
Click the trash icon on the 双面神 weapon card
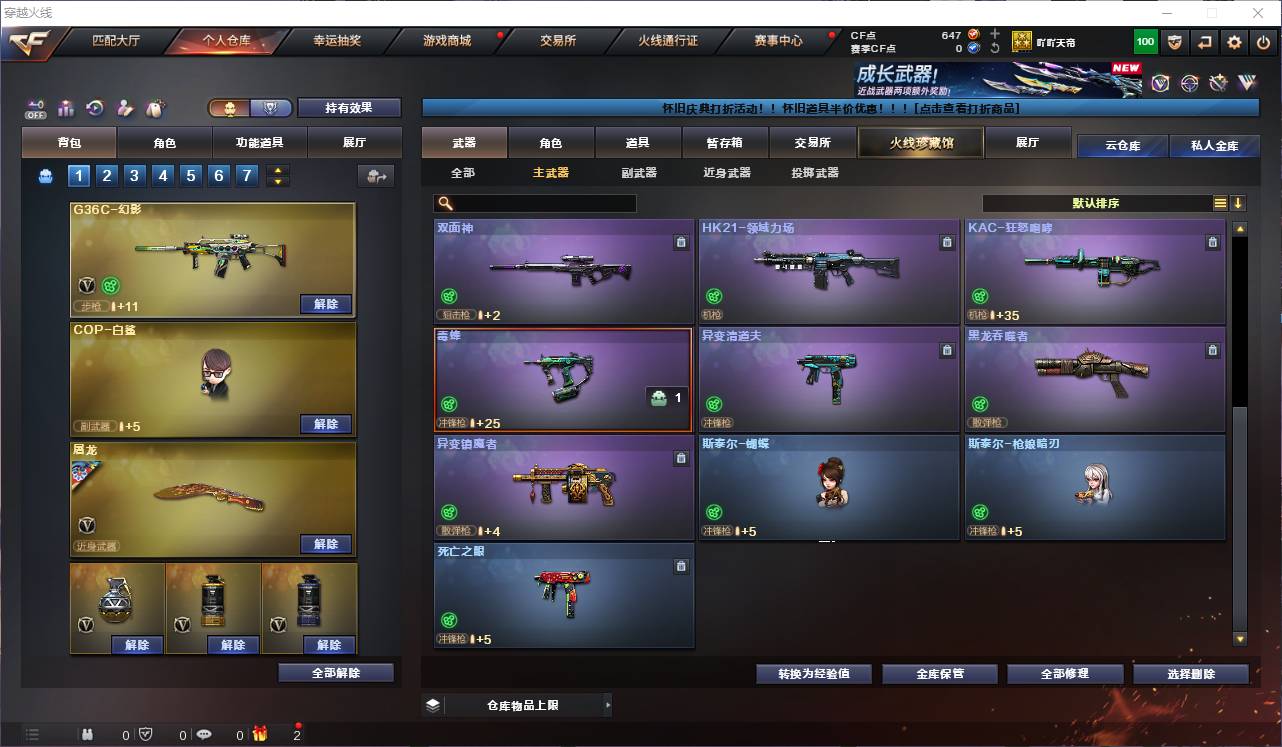[x=681, y=241]
